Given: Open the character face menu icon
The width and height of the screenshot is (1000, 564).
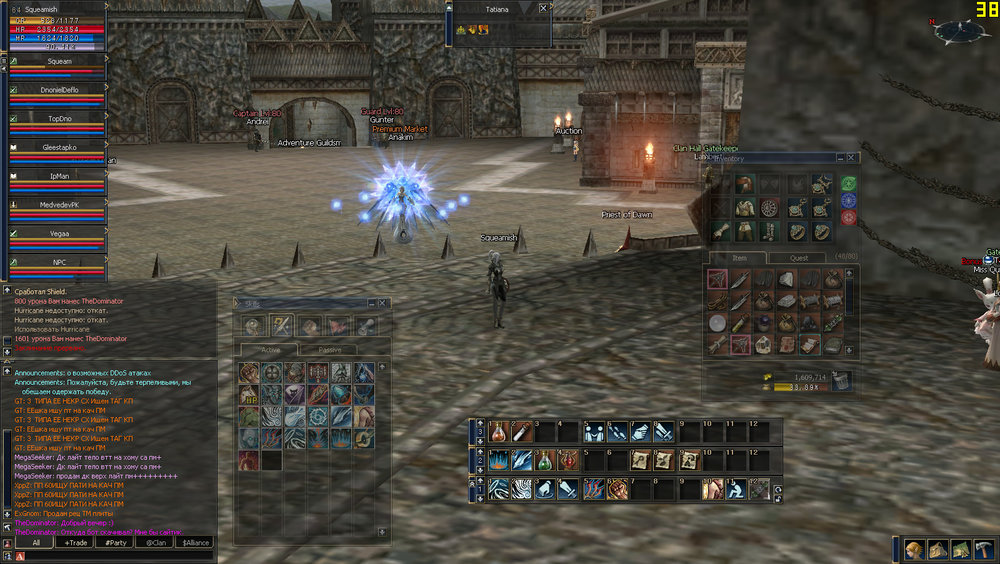Looking at the screenshot, I should [913, 549].
